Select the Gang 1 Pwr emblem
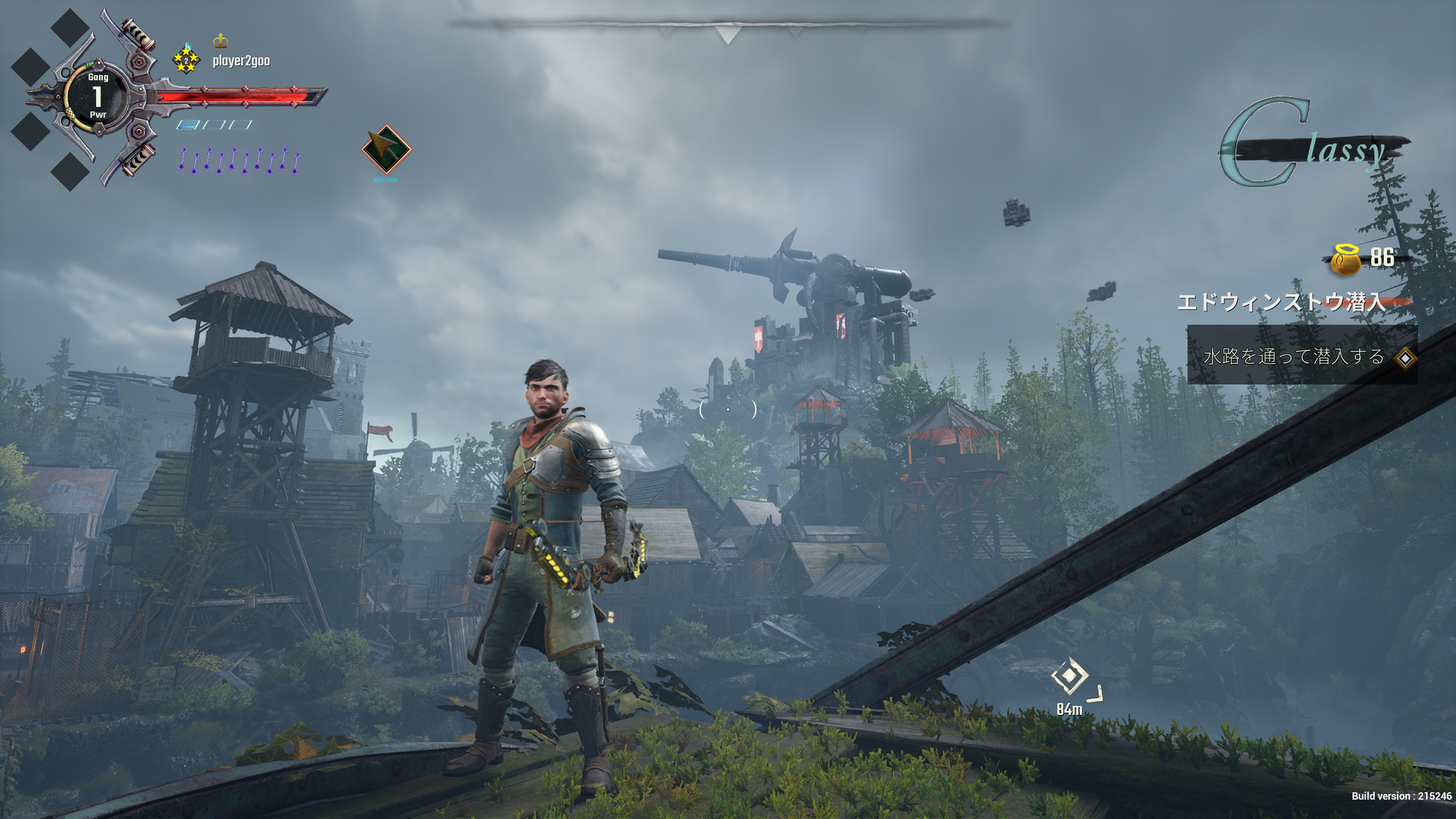This screenshot has height=819, width=1456. pyautogui.click(x=98, y=96)
